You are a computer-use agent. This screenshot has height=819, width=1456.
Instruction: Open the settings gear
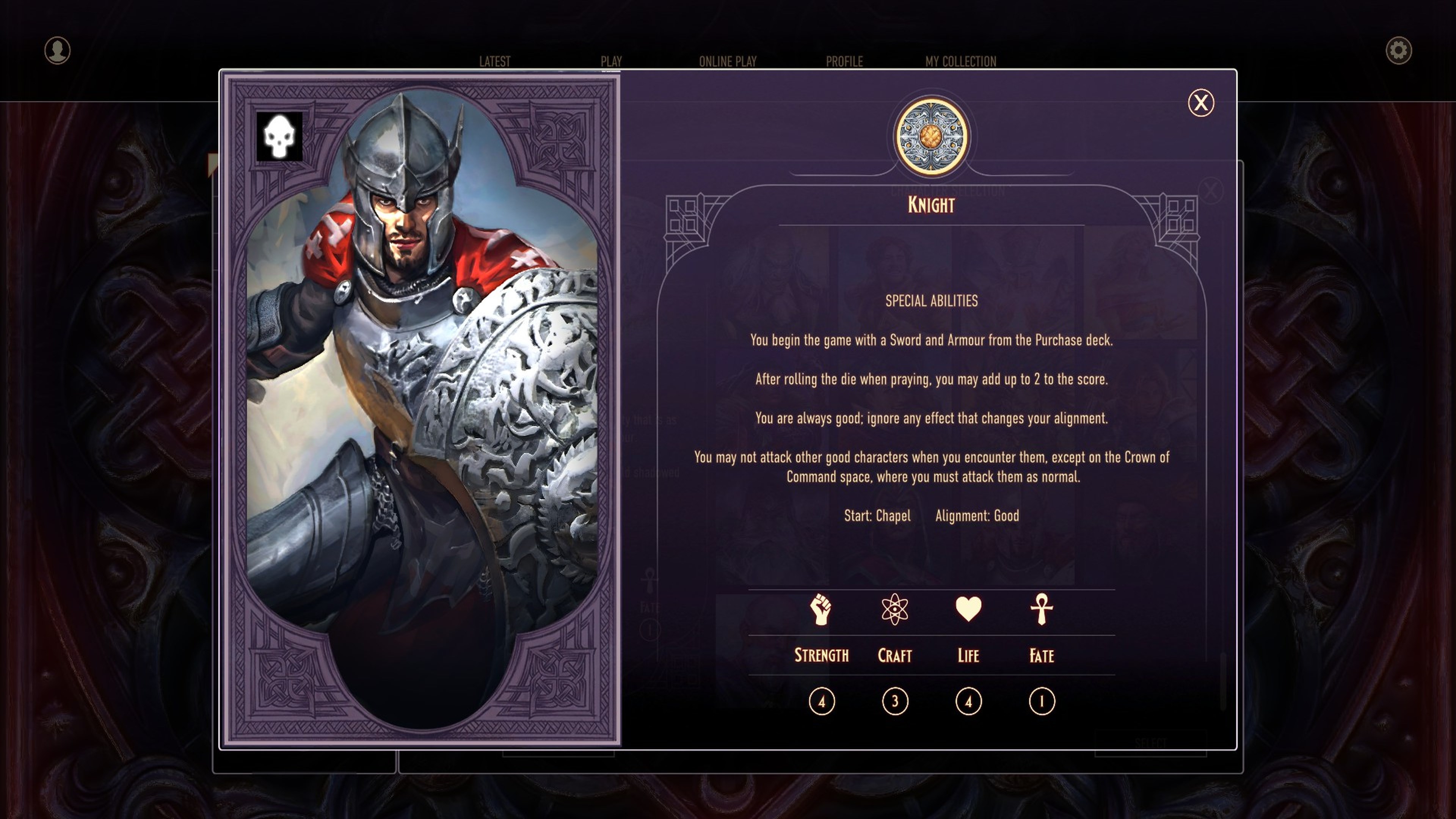[1398, 51]
